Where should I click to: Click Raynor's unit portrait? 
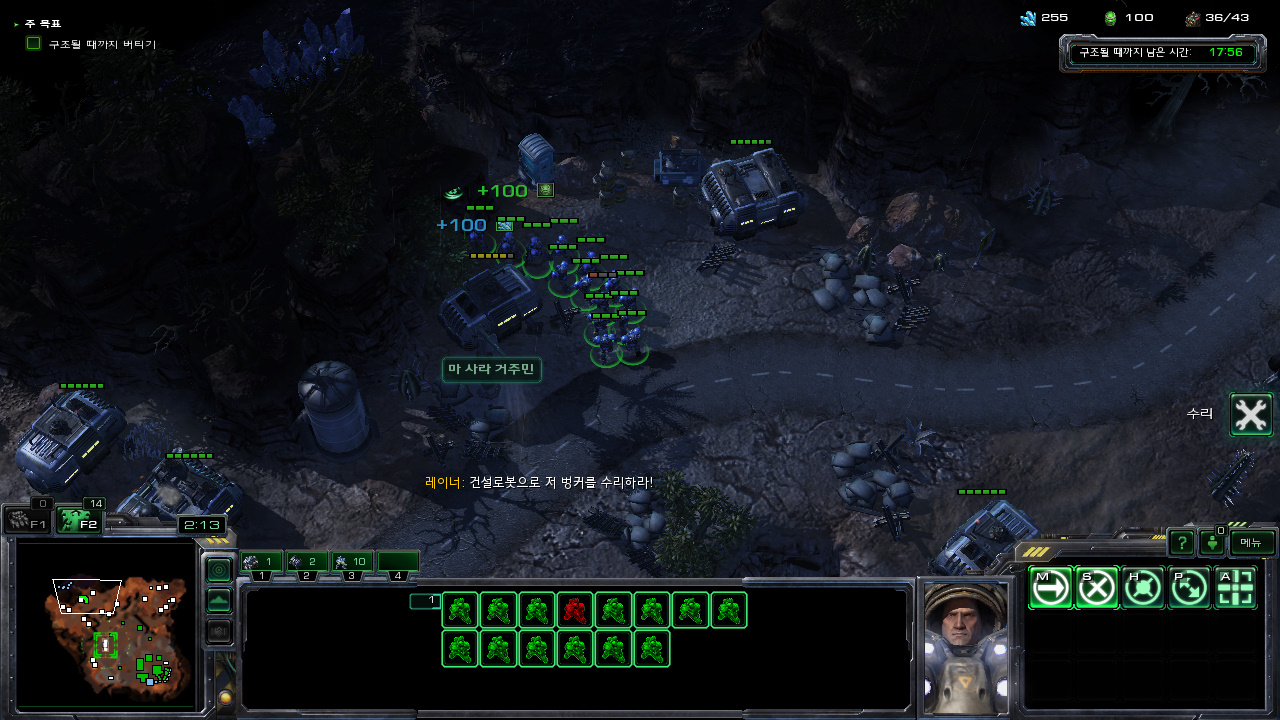pyautogui.click(x=964, y=645)
